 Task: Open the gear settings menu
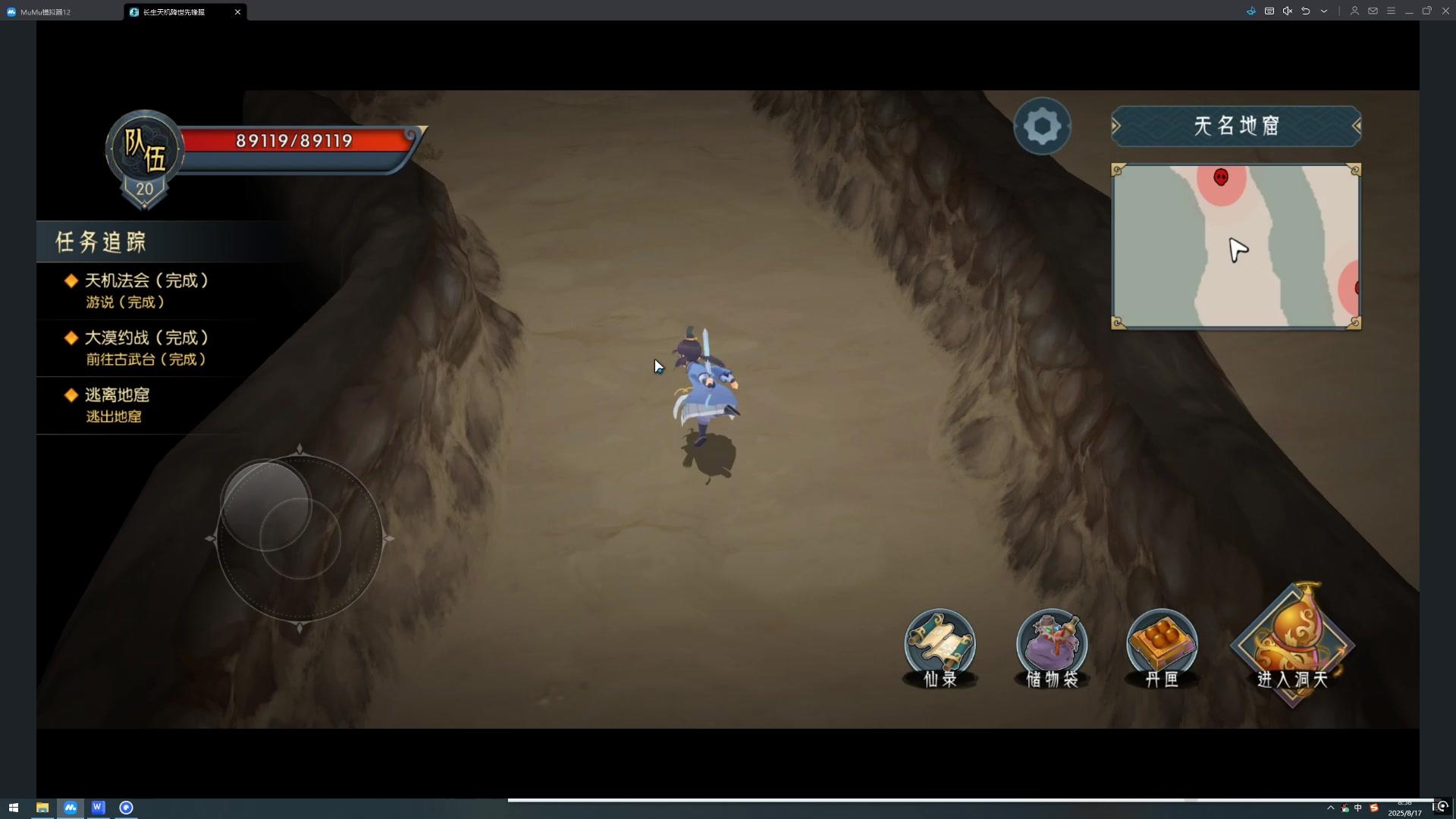[1042, 127]
